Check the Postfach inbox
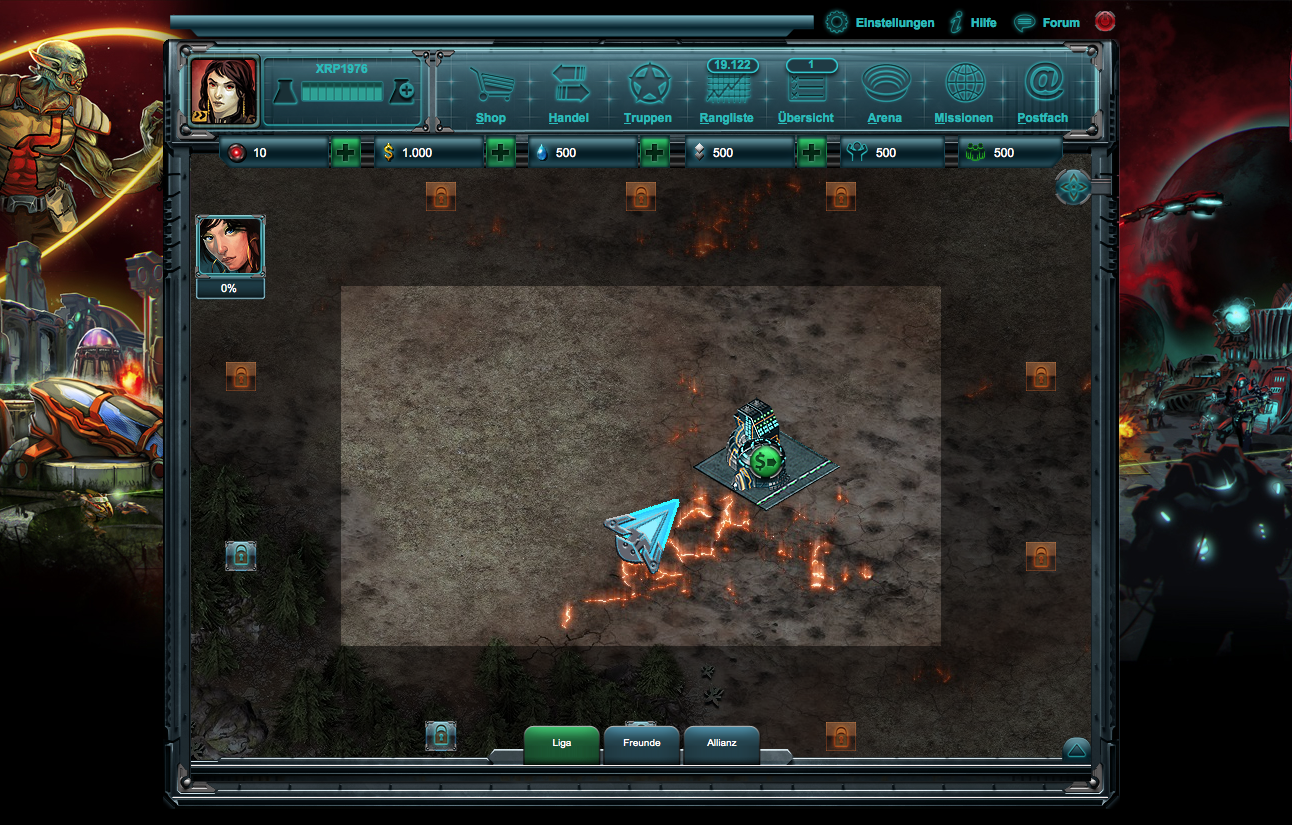This screenshot has width=1292, height=825. tap(1042, 95)
